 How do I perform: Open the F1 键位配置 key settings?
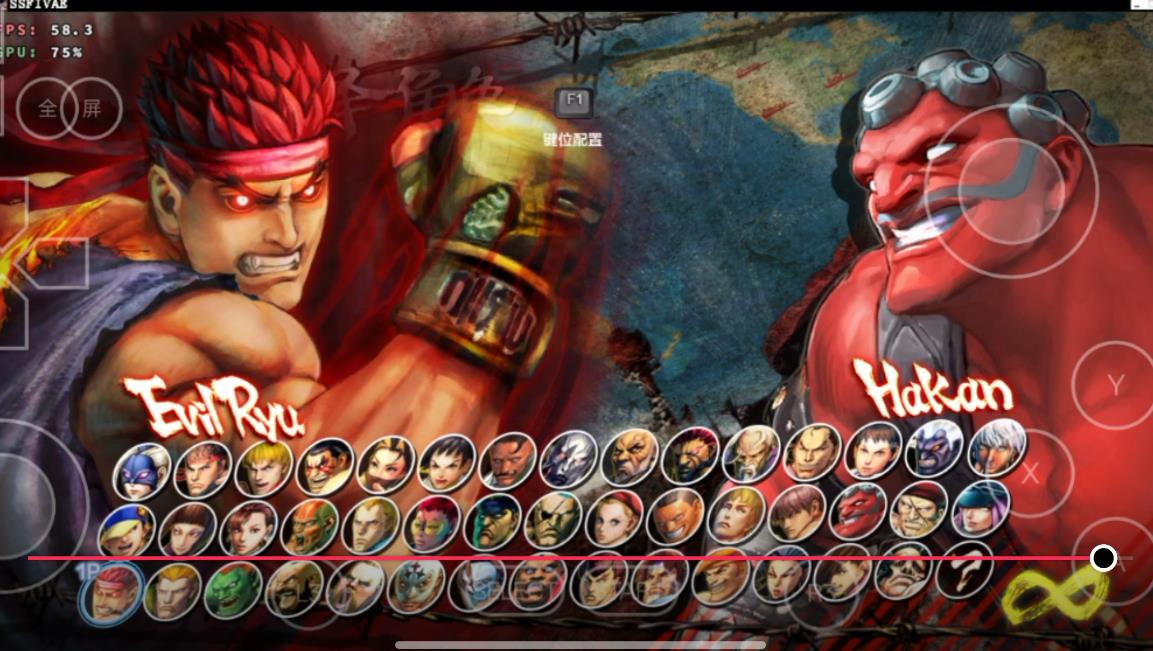(x=574, y=101)
